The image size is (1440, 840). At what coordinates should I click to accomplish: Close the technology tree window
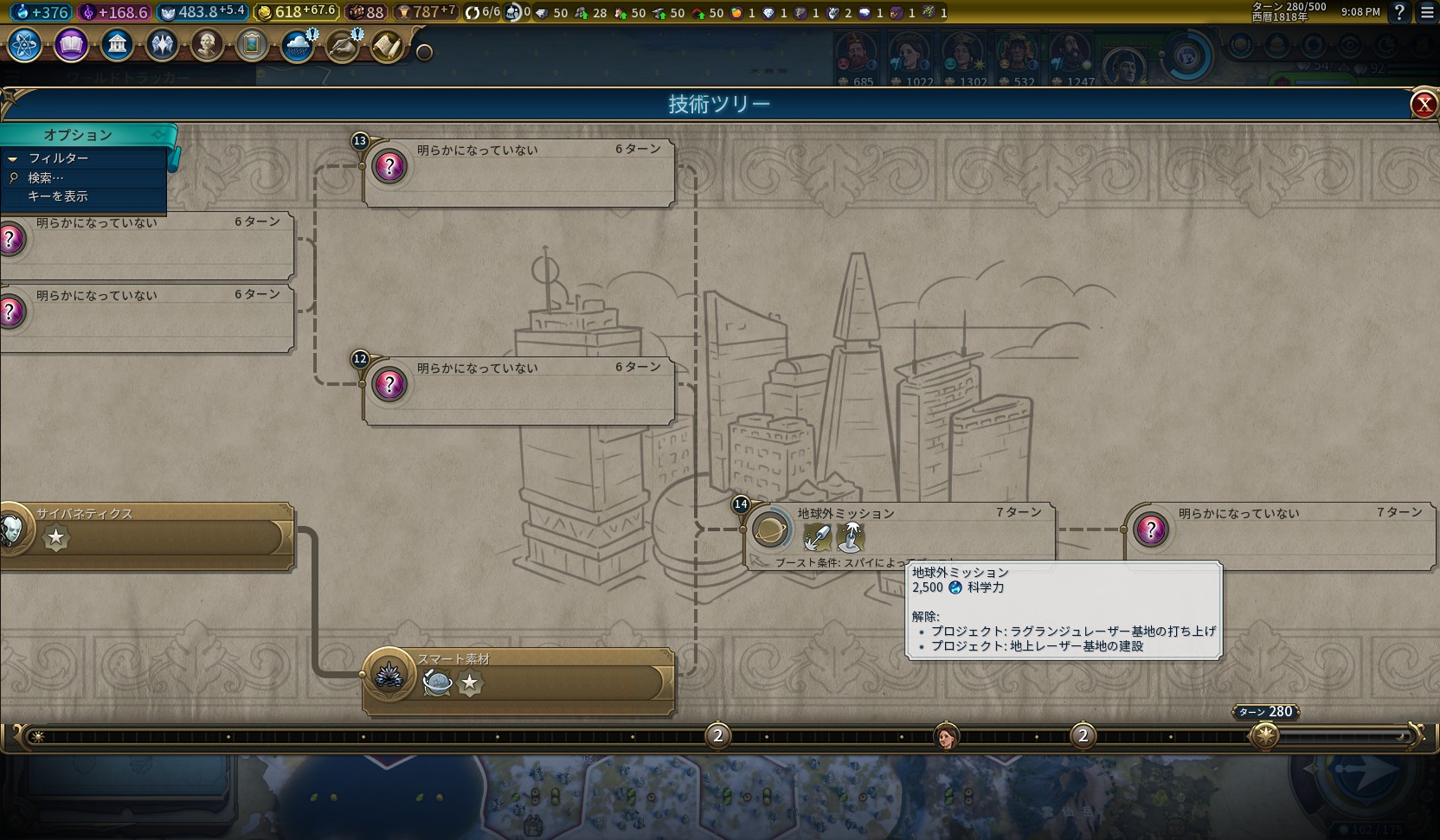(x=1424, y=105)
